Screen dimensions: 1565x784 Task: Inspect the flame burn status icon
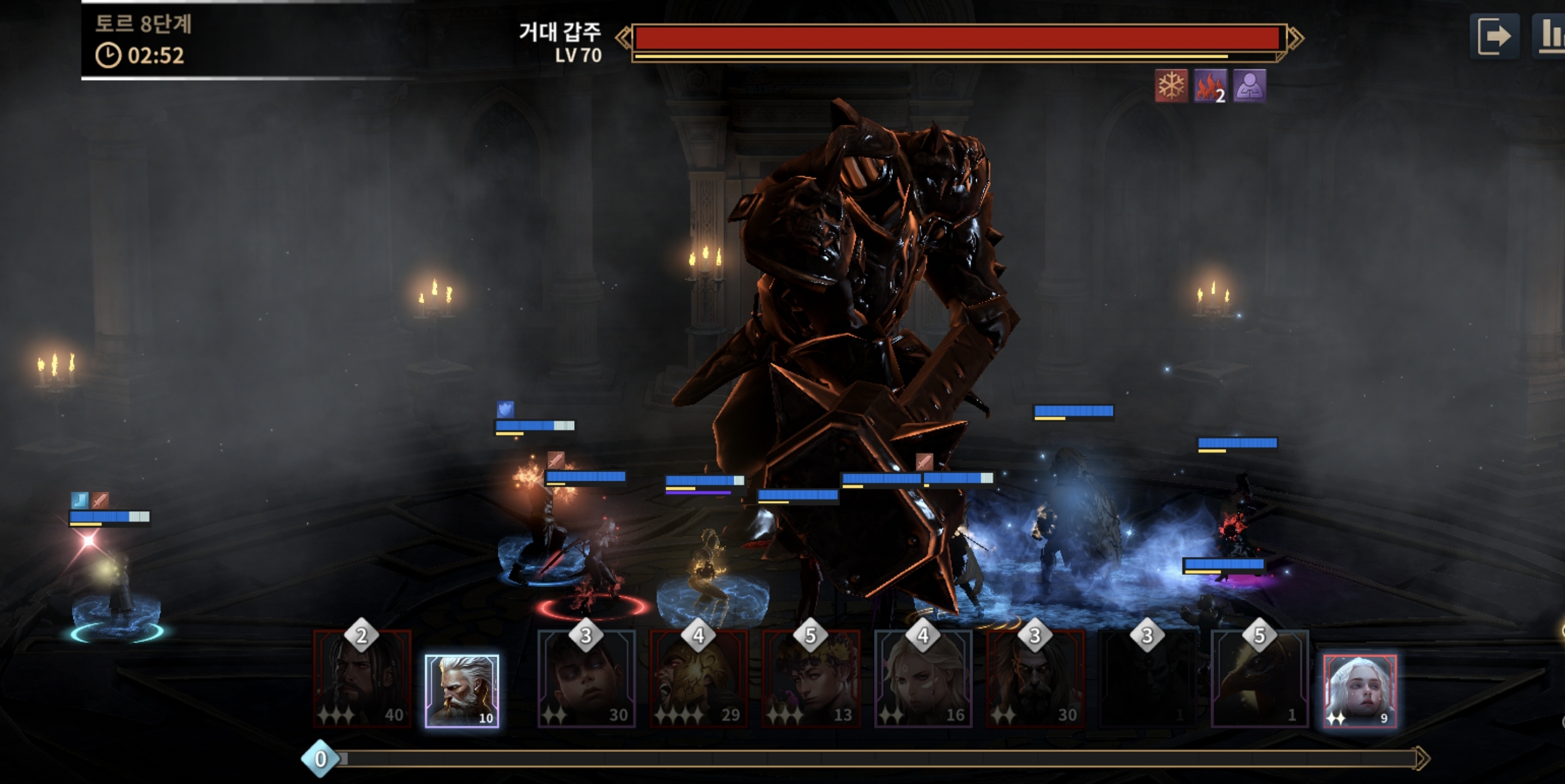[x=1210, y=85]
